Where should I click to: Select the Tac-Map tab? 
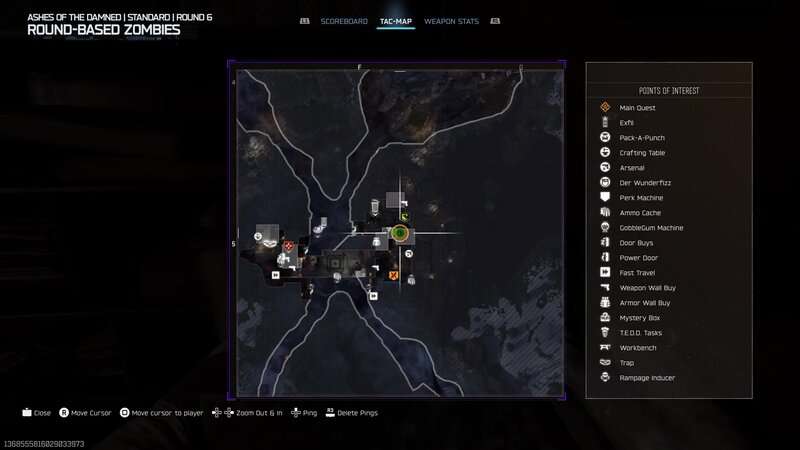(396, 21)
